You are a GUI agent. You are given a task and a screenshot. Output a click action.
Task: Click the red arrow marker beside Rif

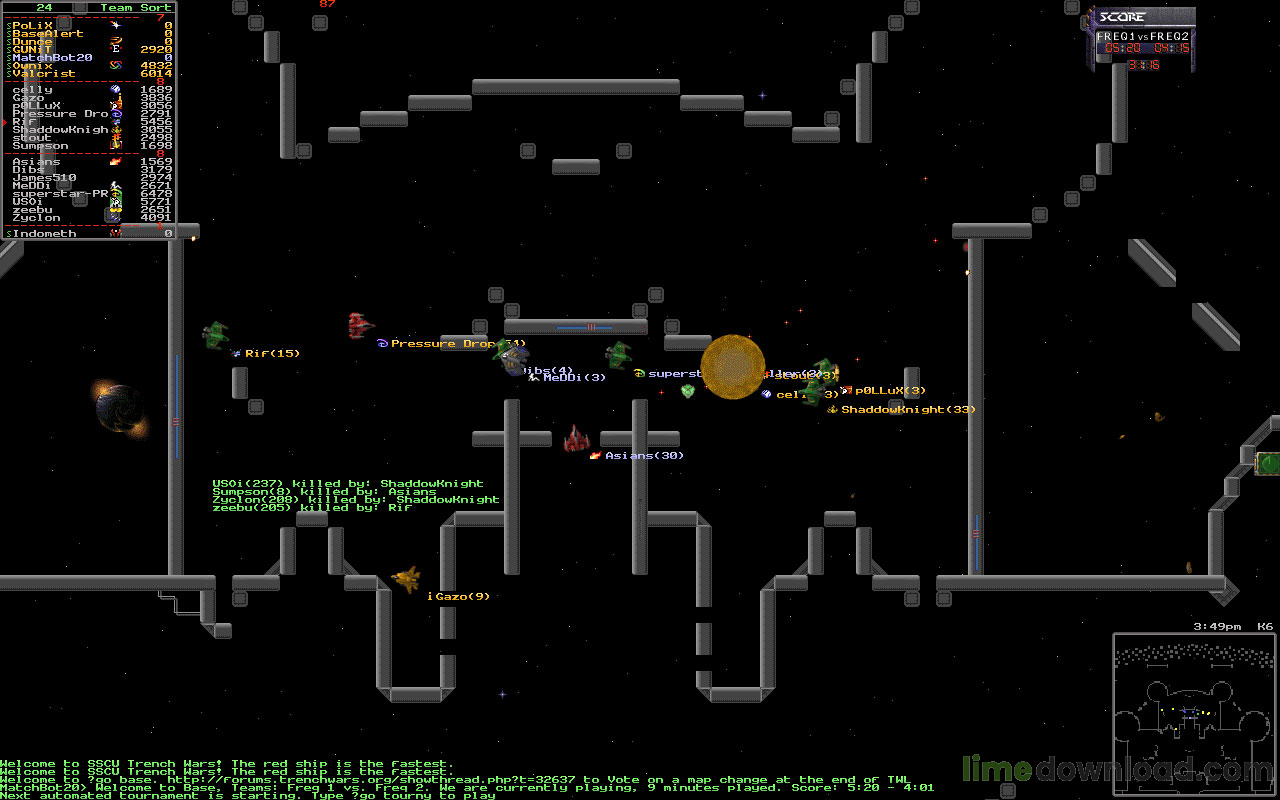[4, 122]
